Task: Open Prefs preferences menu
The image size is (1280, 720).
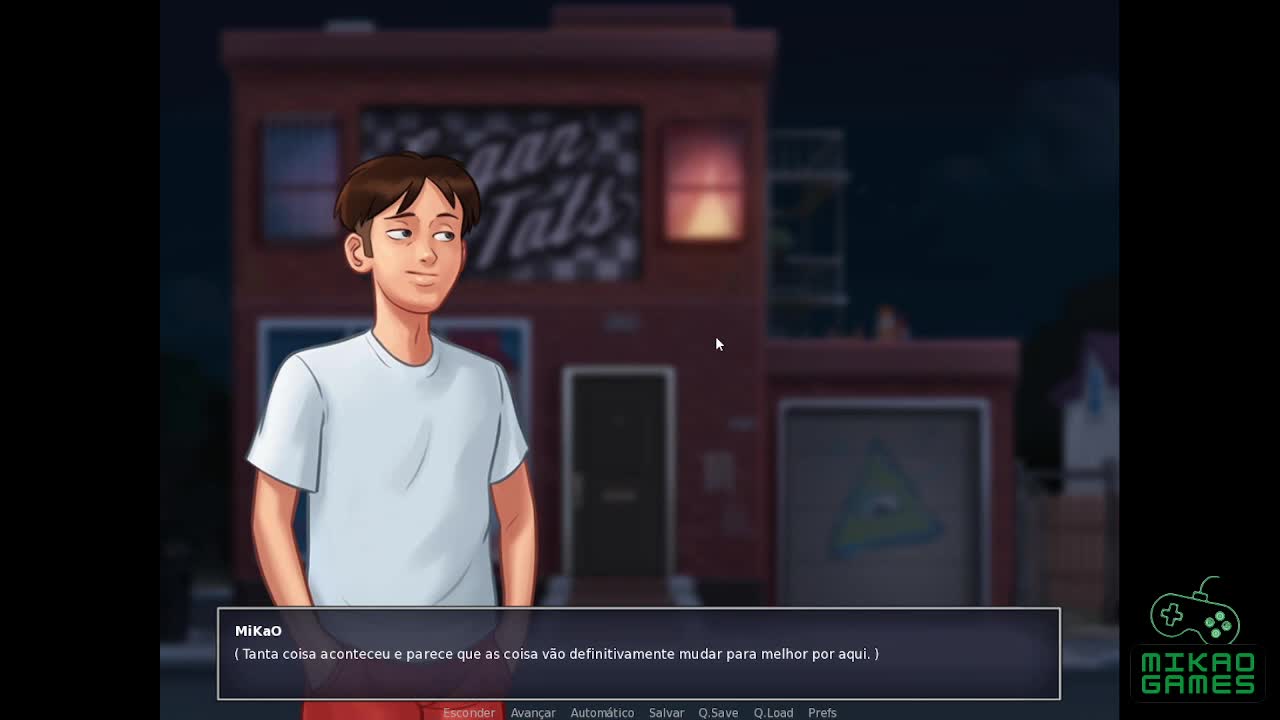Action: coord(822,712)
